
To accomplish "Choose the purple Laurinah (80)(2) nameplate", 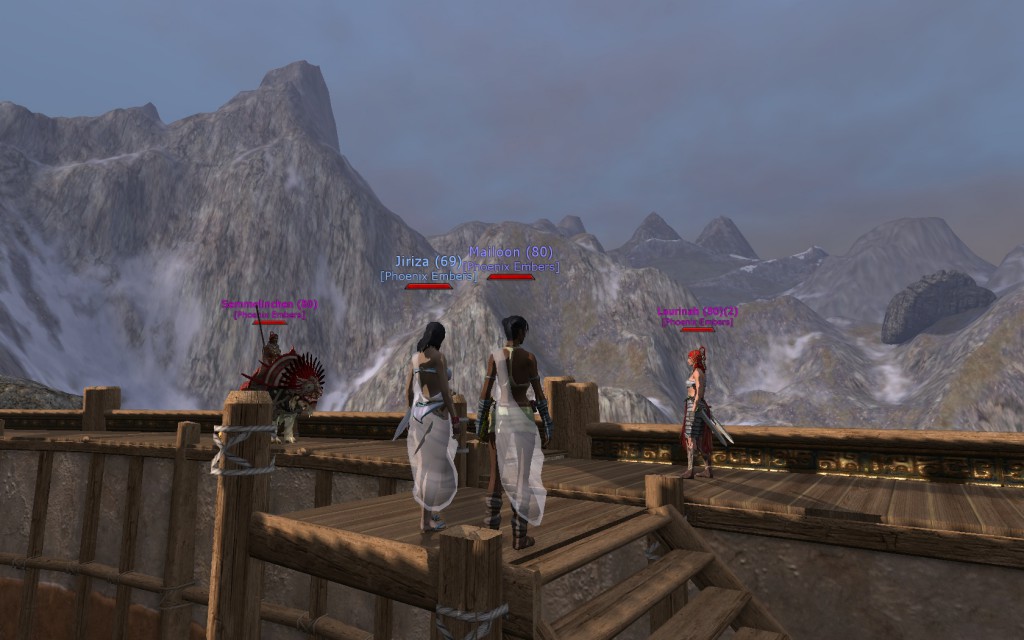I will click(x=697, y=312).
